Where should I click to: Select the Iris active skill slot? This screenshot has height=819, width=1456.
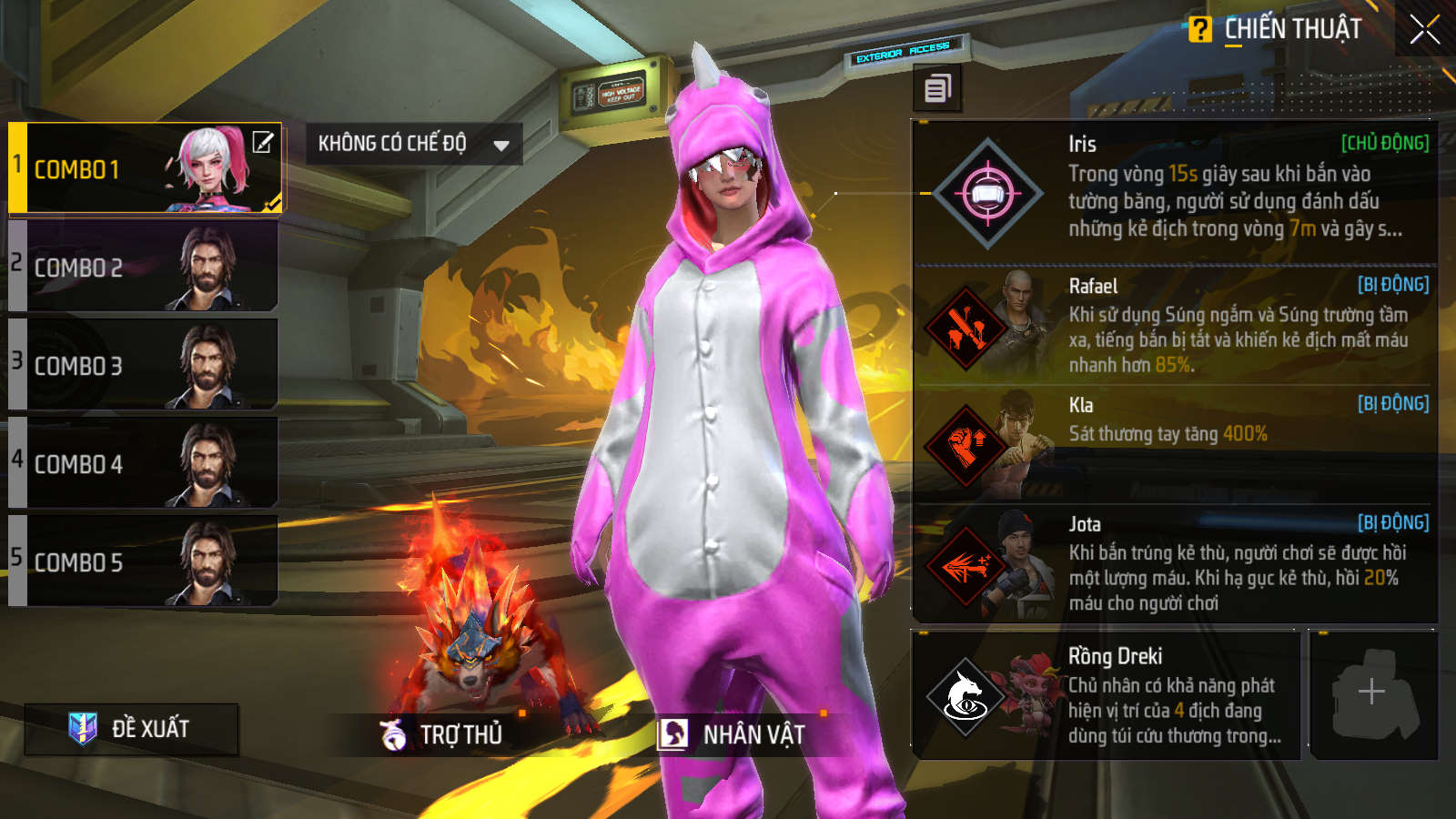tap(1174, 192)
